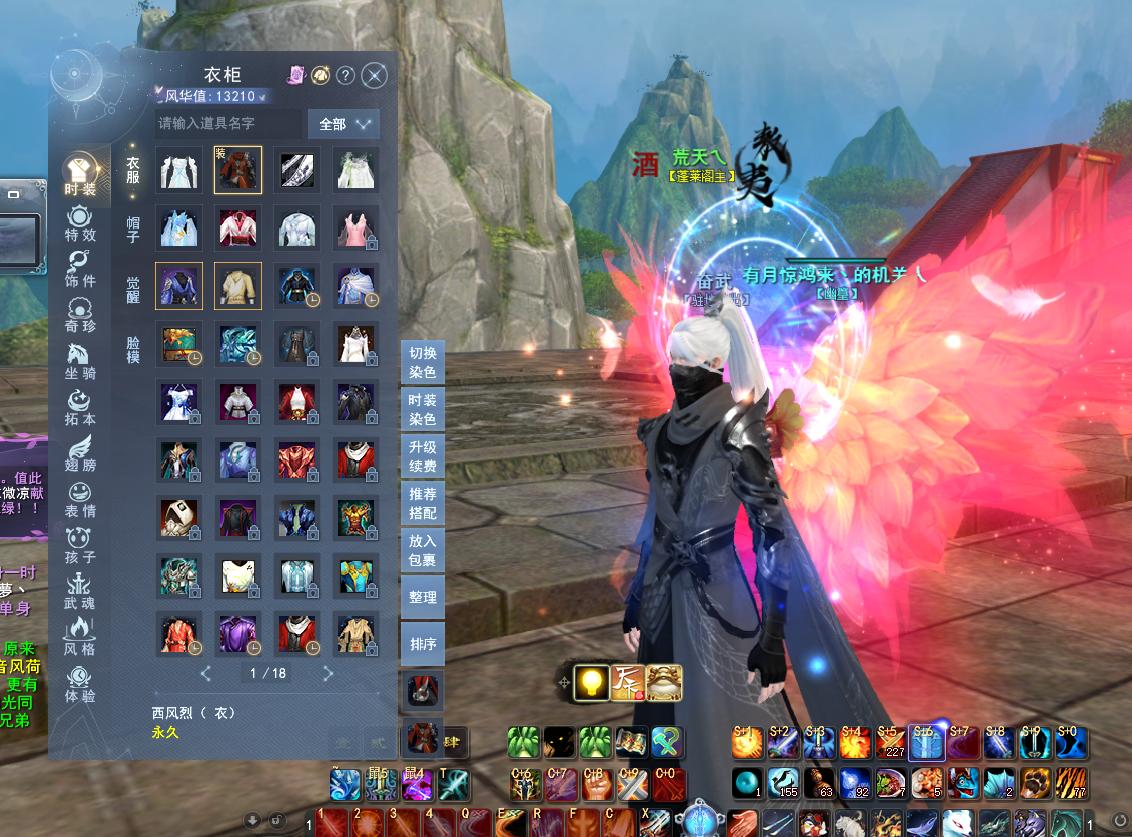Open the 全部 filter dropdown
The image size is (1132, 837).
(343, 124)
